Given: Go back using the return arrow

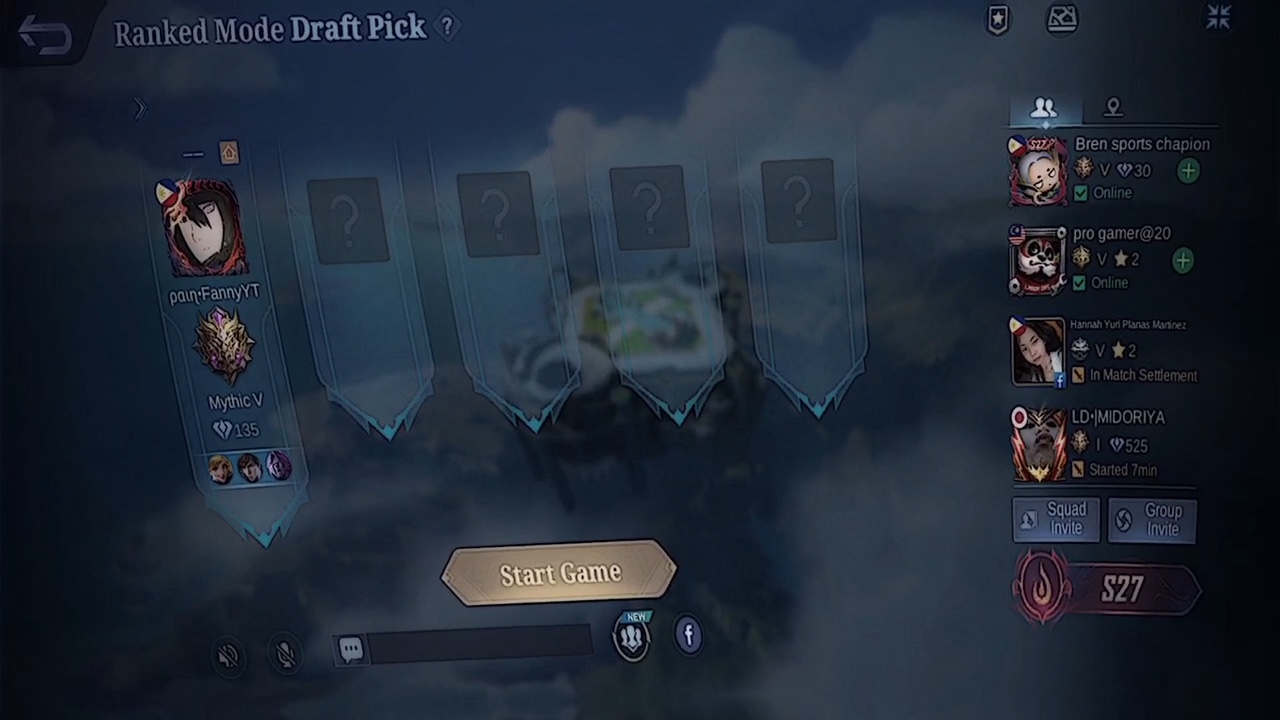Looking at the screenshot, I should point(45,35).
